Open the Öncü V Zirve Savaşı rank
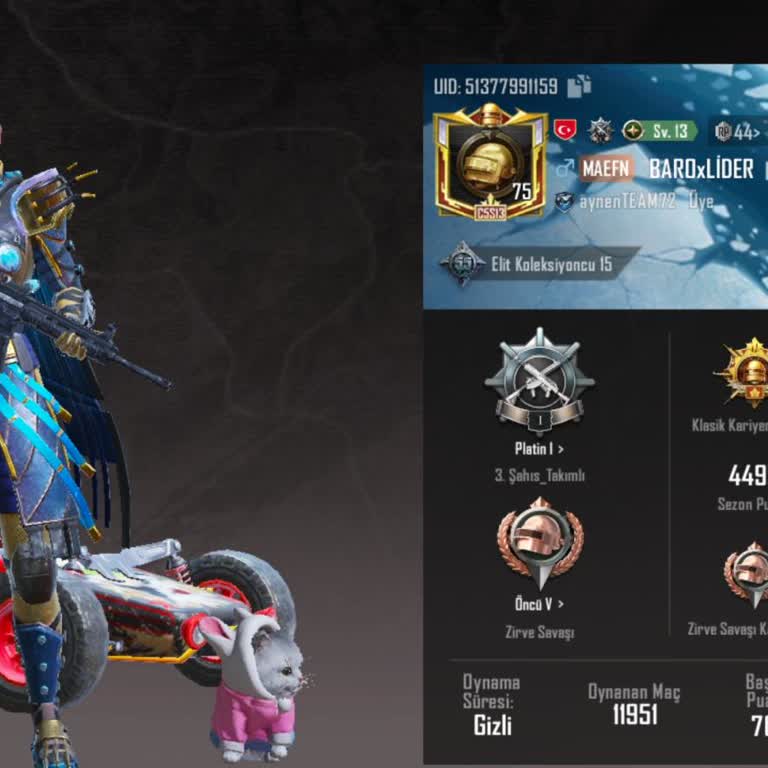The image size is (768, 768). pyautogui.click(x=539, y=604)
